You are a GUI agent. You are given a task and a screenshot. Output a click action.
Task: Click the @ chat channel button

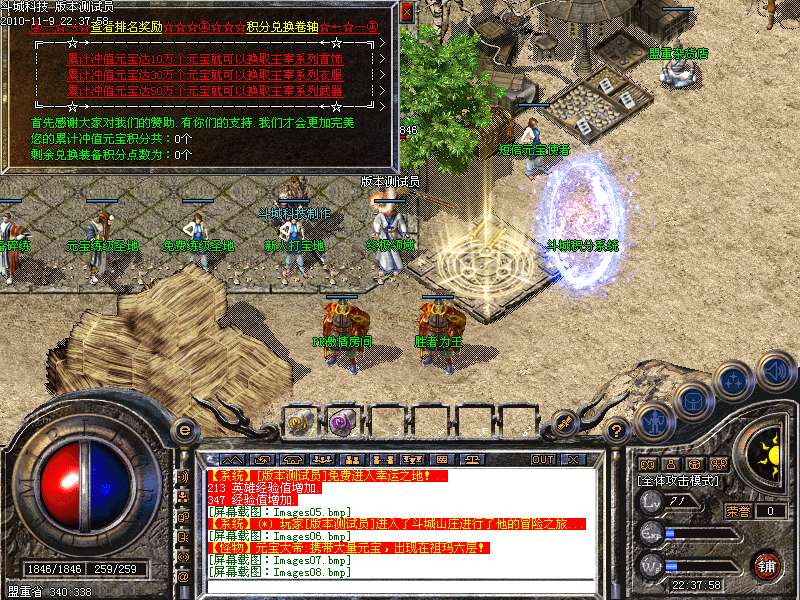183,577
